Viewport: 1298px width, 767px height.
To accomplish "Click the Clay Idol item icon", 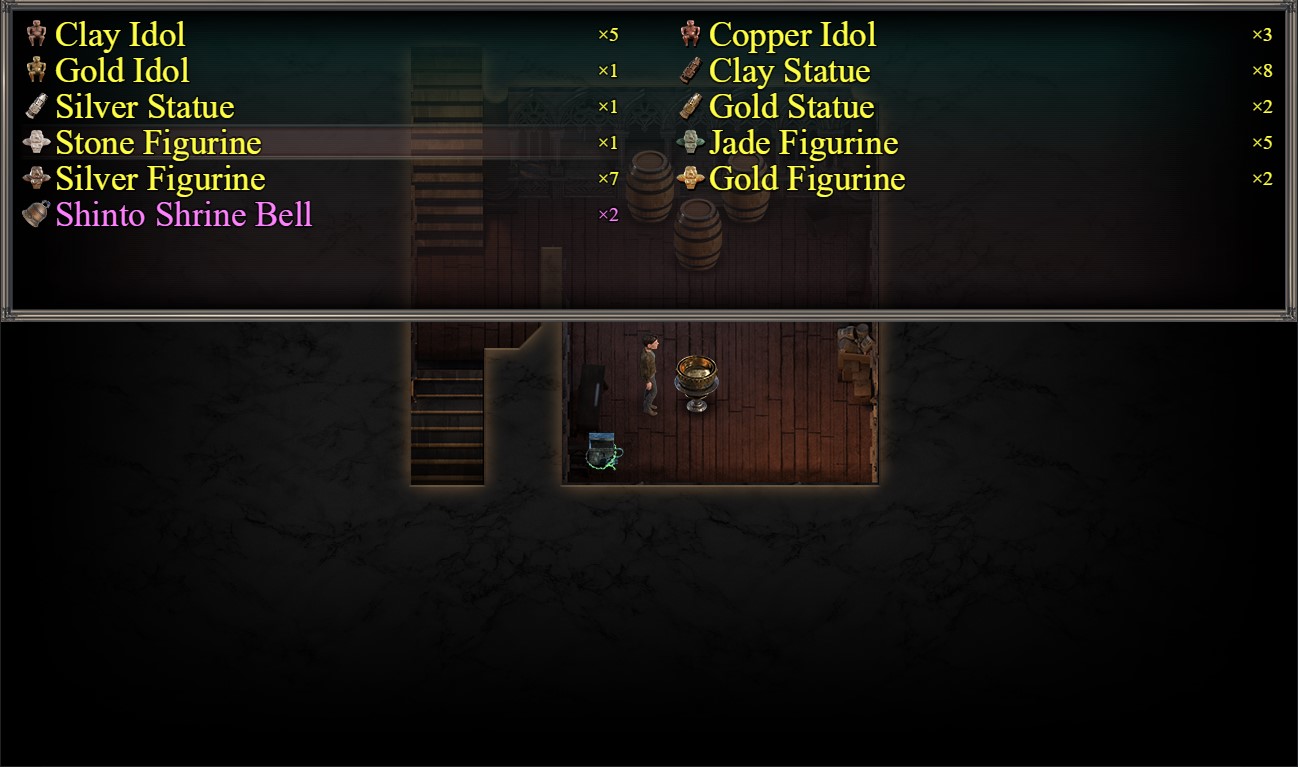I will tap(35, 35).
